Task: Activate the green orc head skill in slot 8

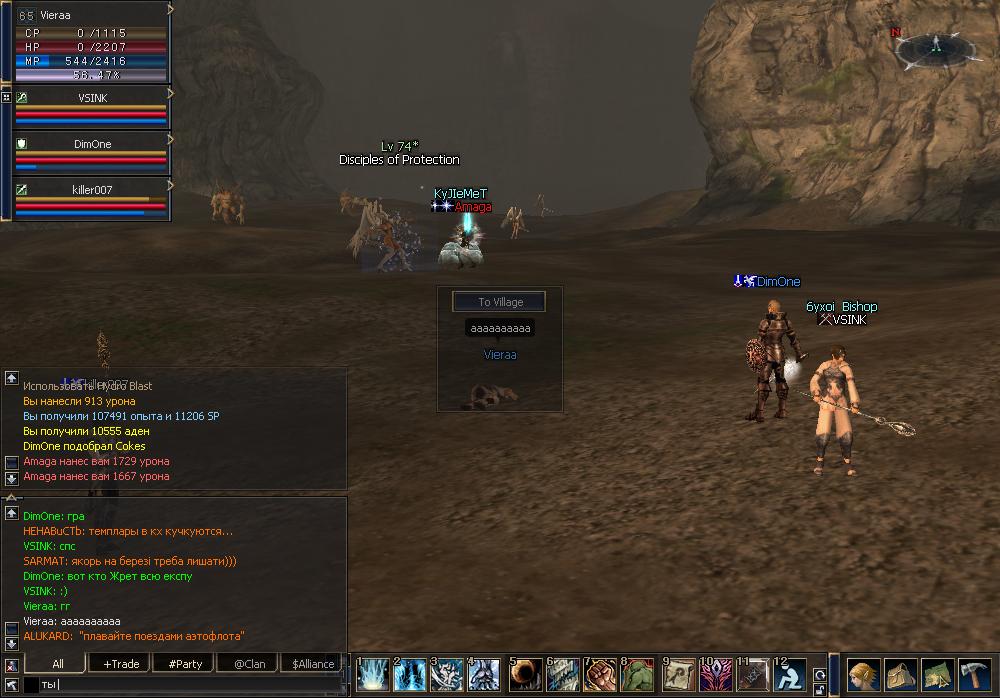Action: pos(637,676)
